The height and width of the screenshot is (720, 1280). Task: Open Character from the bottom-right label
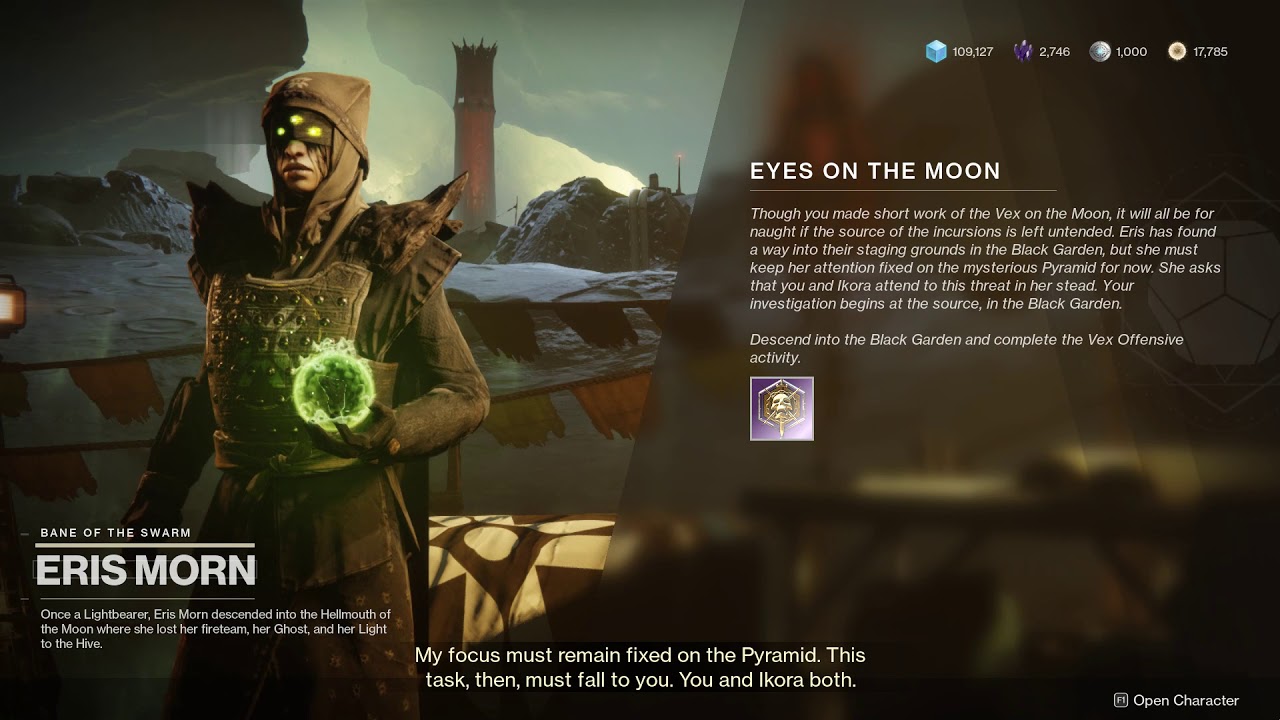pyautogui.click(x=1176, y=700)
